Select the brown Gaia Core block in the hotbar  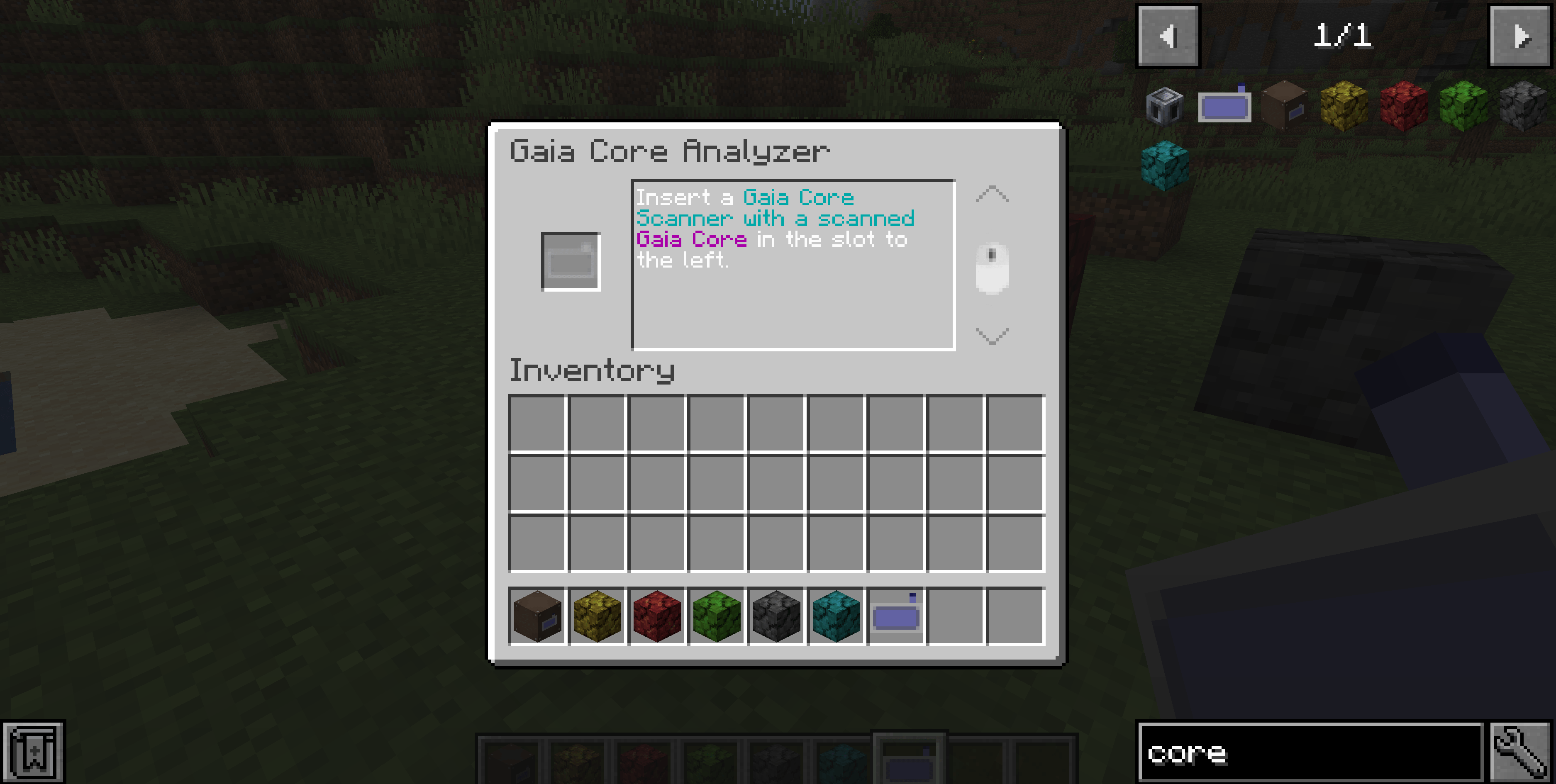click(x=538, y=614)
